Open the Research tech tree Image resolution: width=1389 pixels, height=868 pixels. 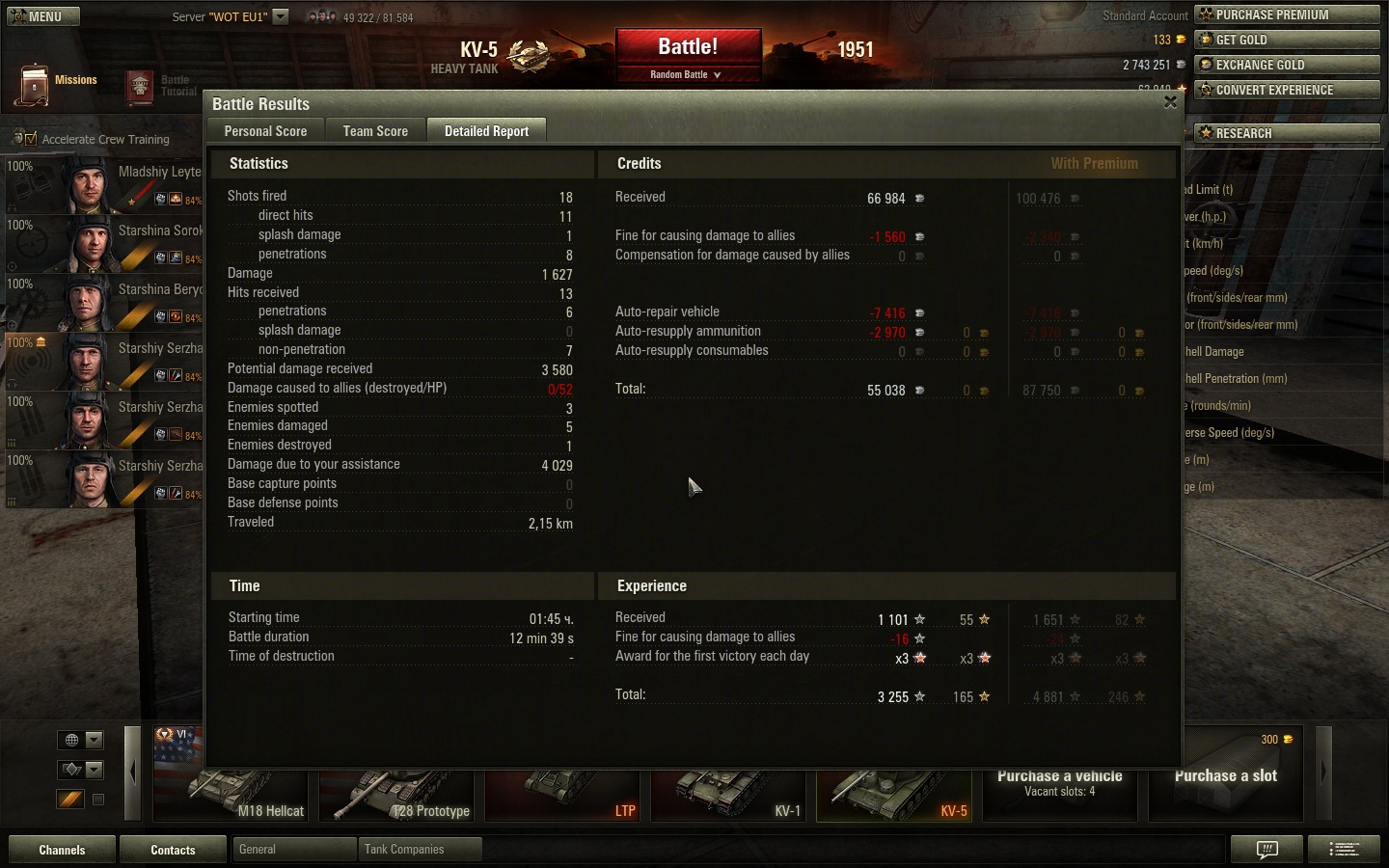click(1287, 133)
